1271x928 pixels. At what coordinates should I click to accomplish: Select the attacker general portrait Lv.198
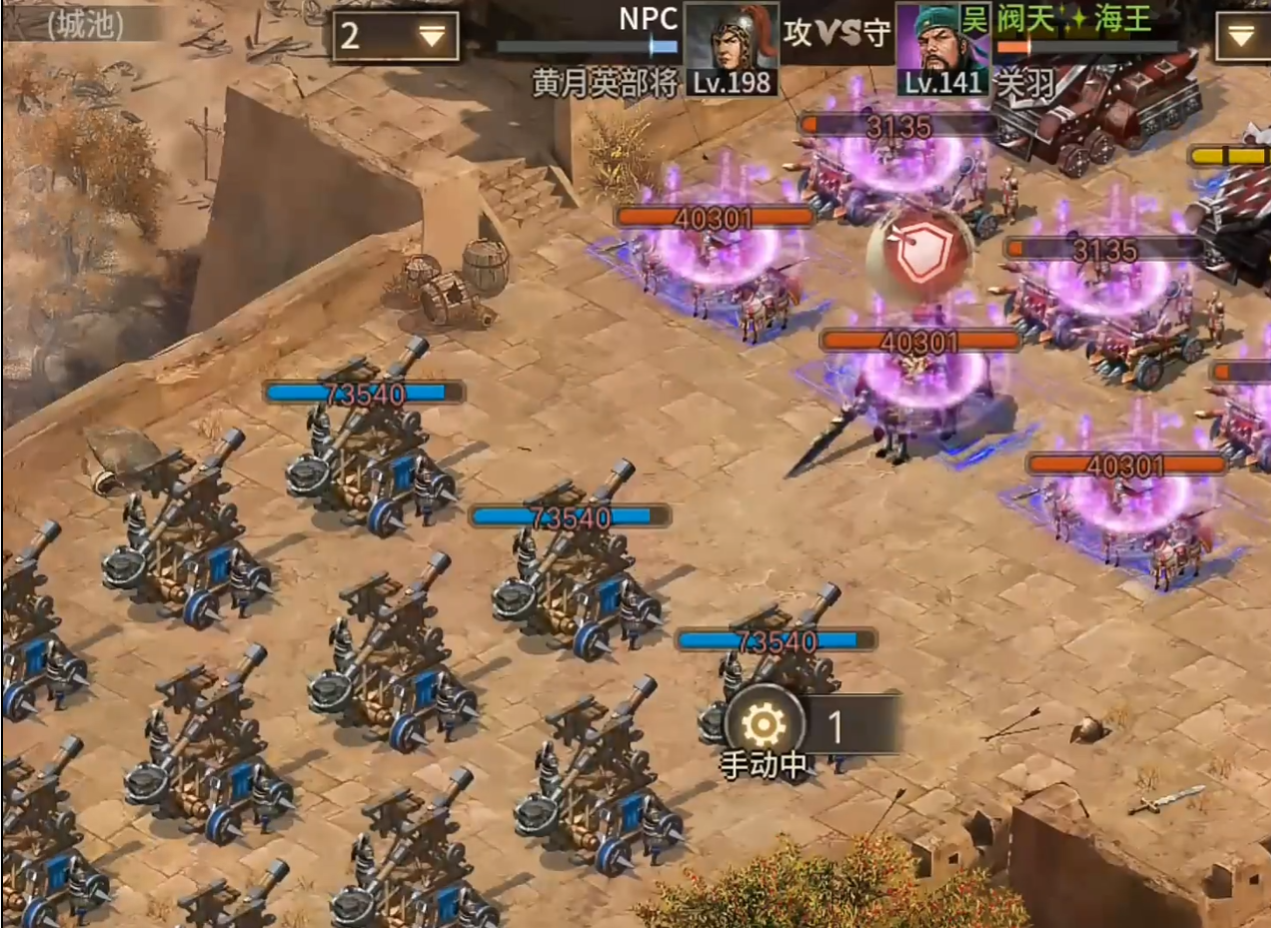pyautogui.click(x=731, y=48)
